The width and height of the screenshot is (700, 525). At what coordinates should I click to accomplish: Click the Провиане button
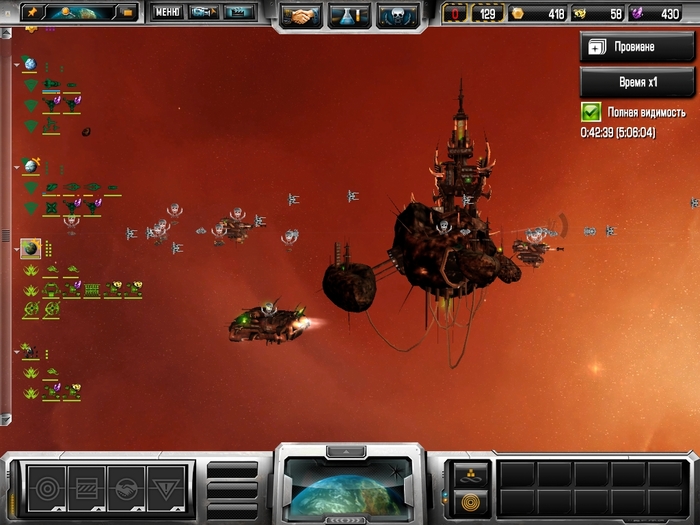click(637, 46)
